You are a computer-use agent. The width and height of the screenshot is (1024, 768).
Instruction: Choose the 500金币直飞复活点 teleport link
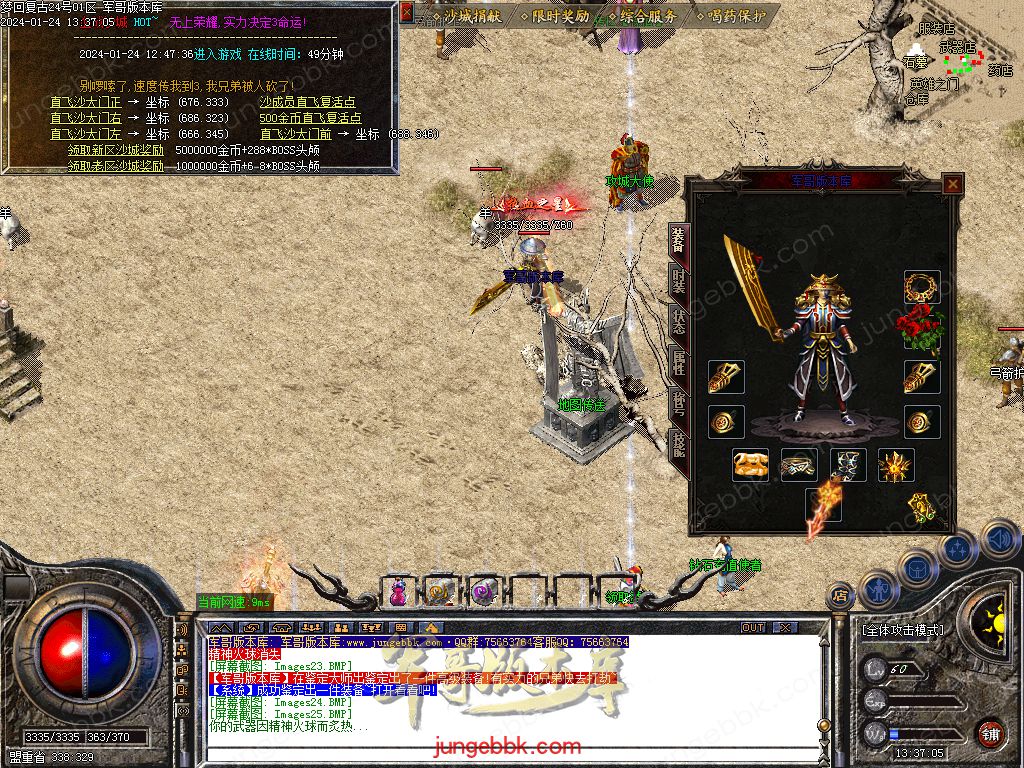[x=310, y=118]
